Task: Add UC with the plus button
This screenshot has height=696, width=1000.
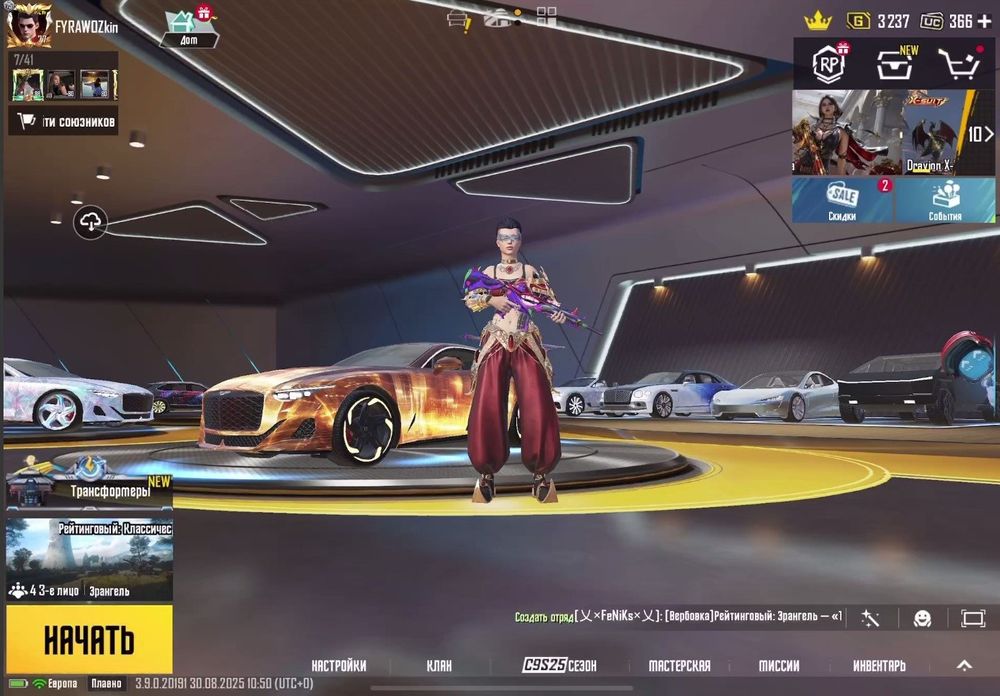Action: 985,21
